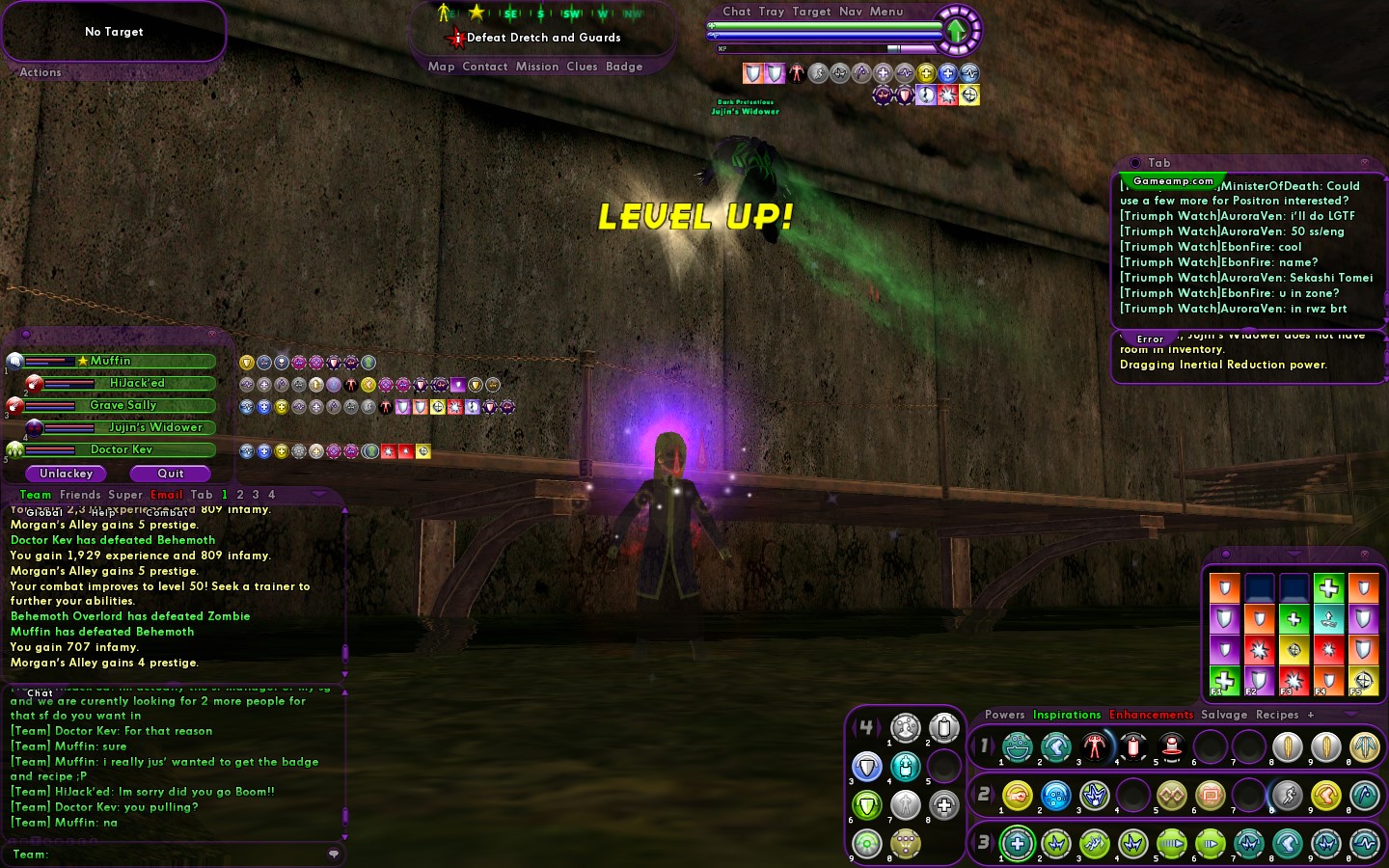
Task: Open the Menu option in top bar
Action: coord(886,12)
